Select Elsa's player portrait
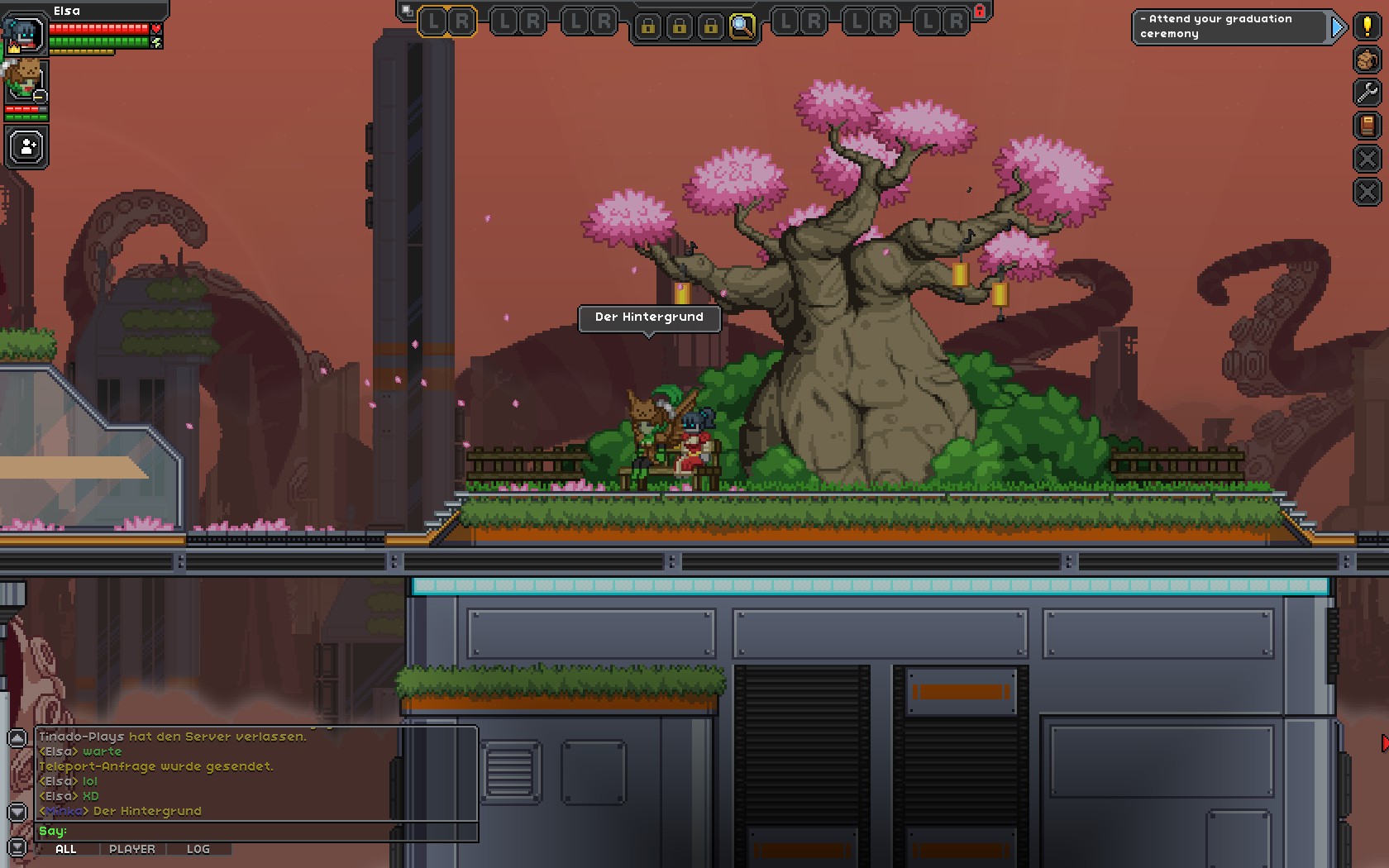Image resolution: width=1389 pixels, height=868 pixels. click(25, 34)
